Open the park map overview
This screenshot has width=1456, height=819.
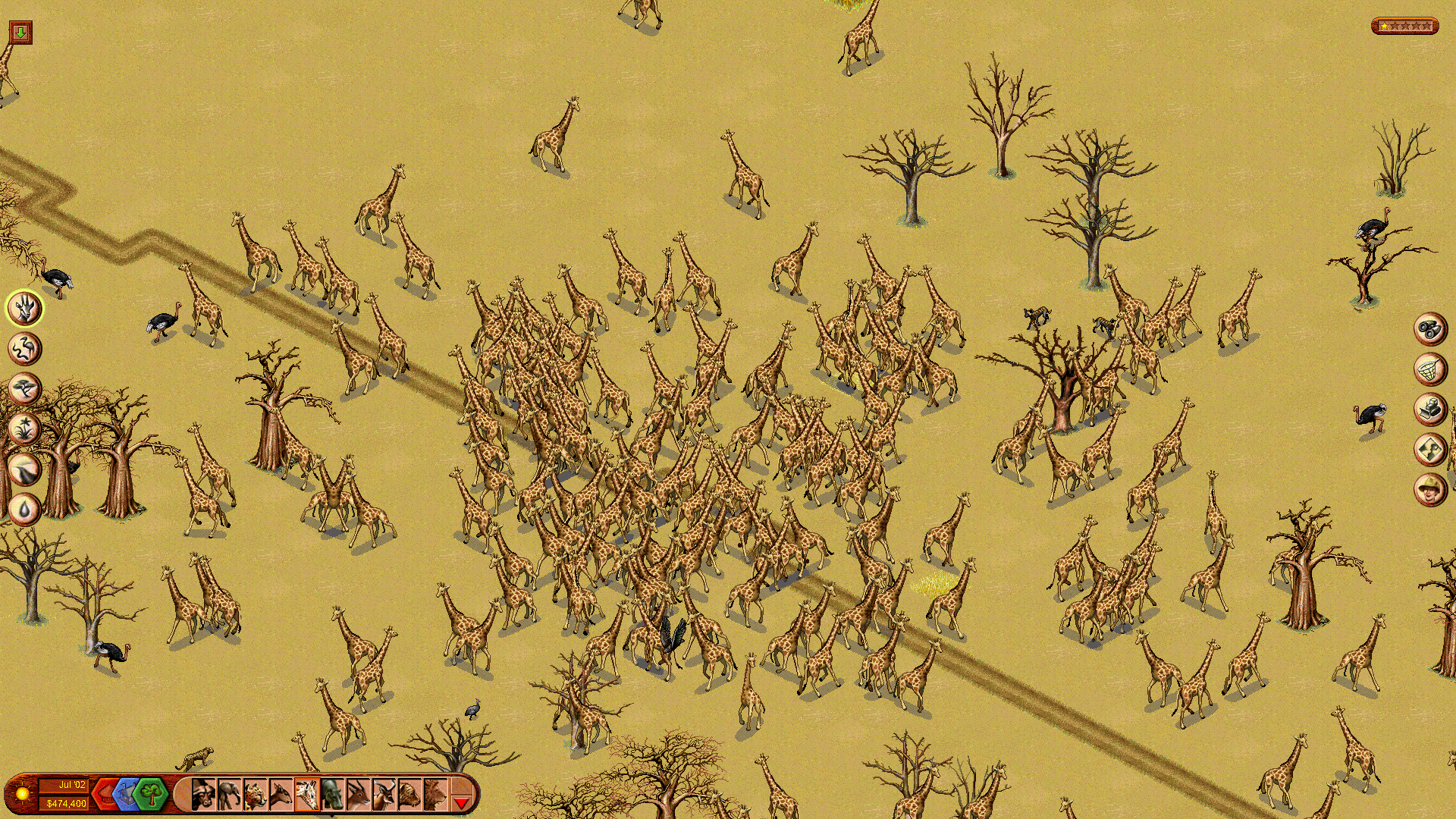[1430, 450]
